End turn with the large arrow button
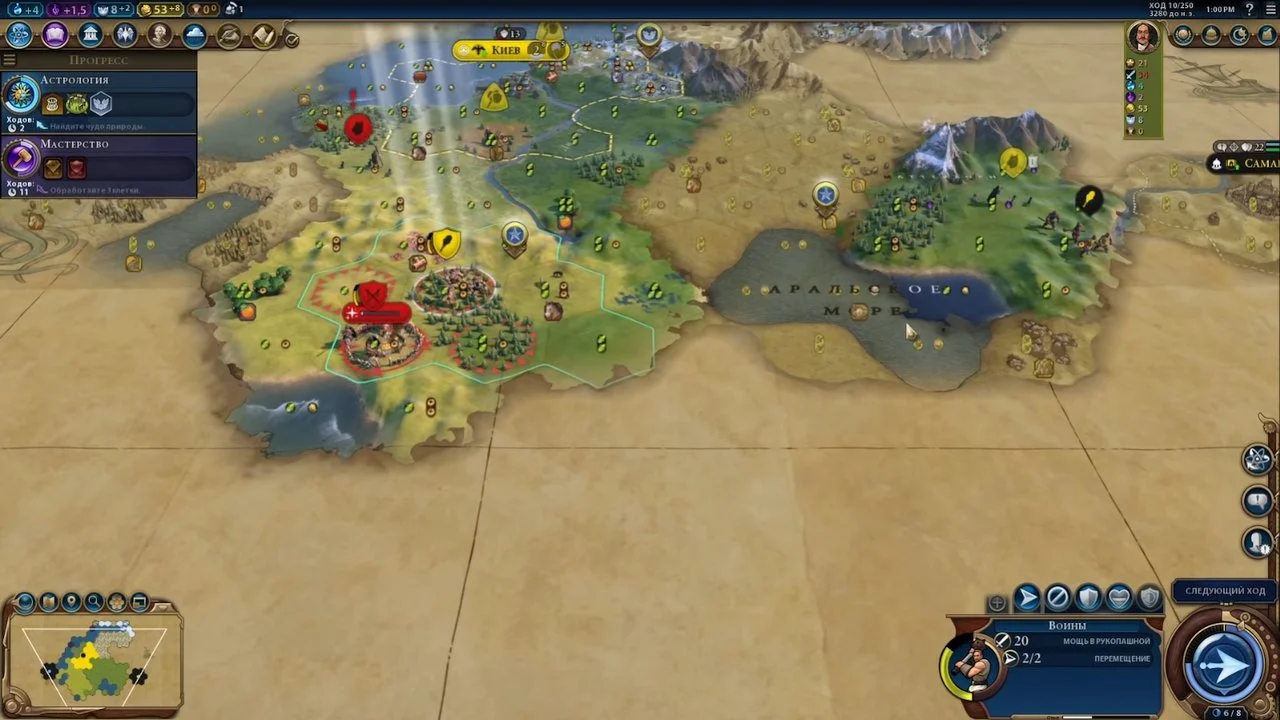This screenshot has height=720, width=1280. pos(1224,664)
